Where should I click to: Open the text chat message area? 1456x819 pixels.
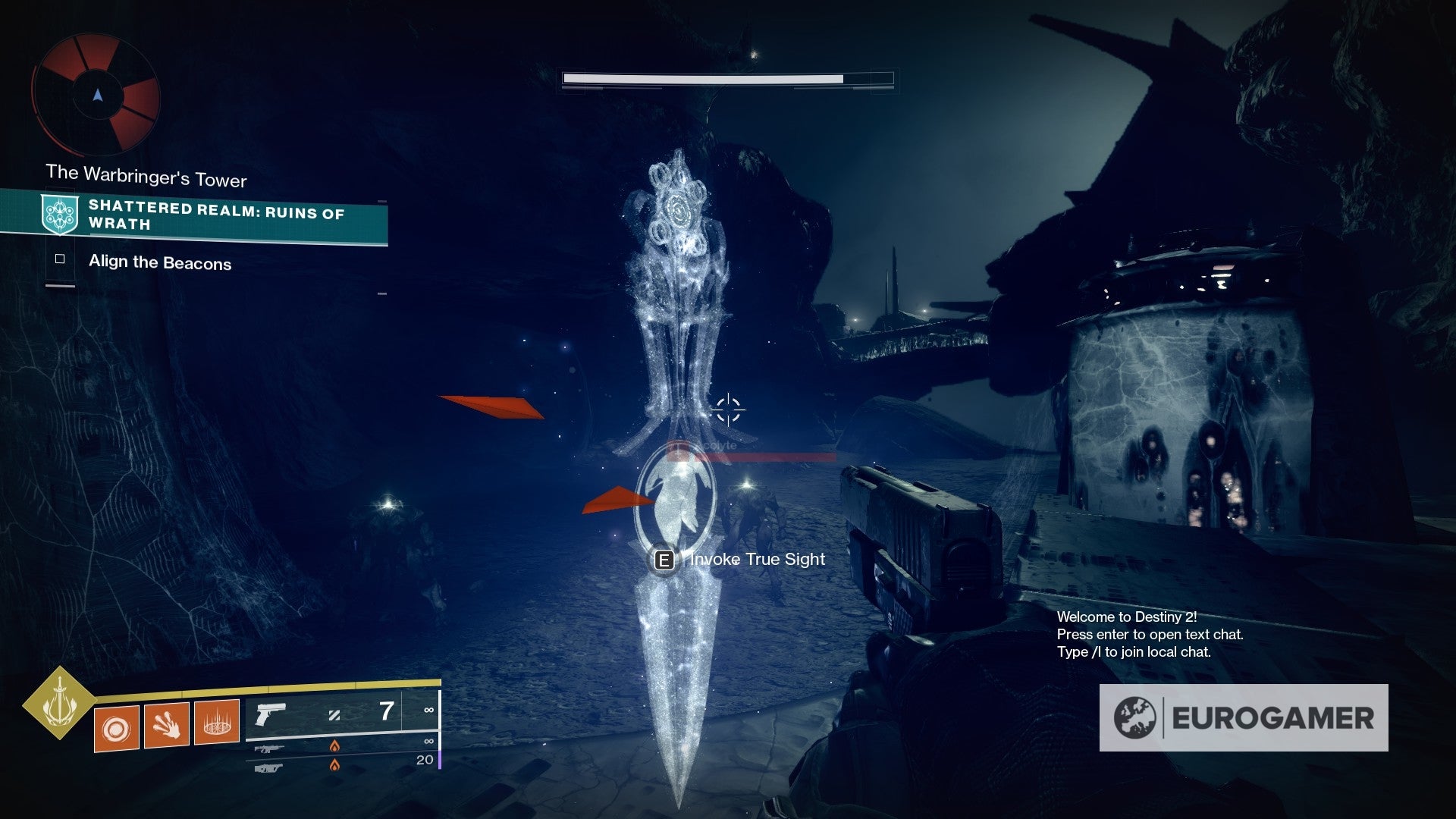tap(1150, 635)
